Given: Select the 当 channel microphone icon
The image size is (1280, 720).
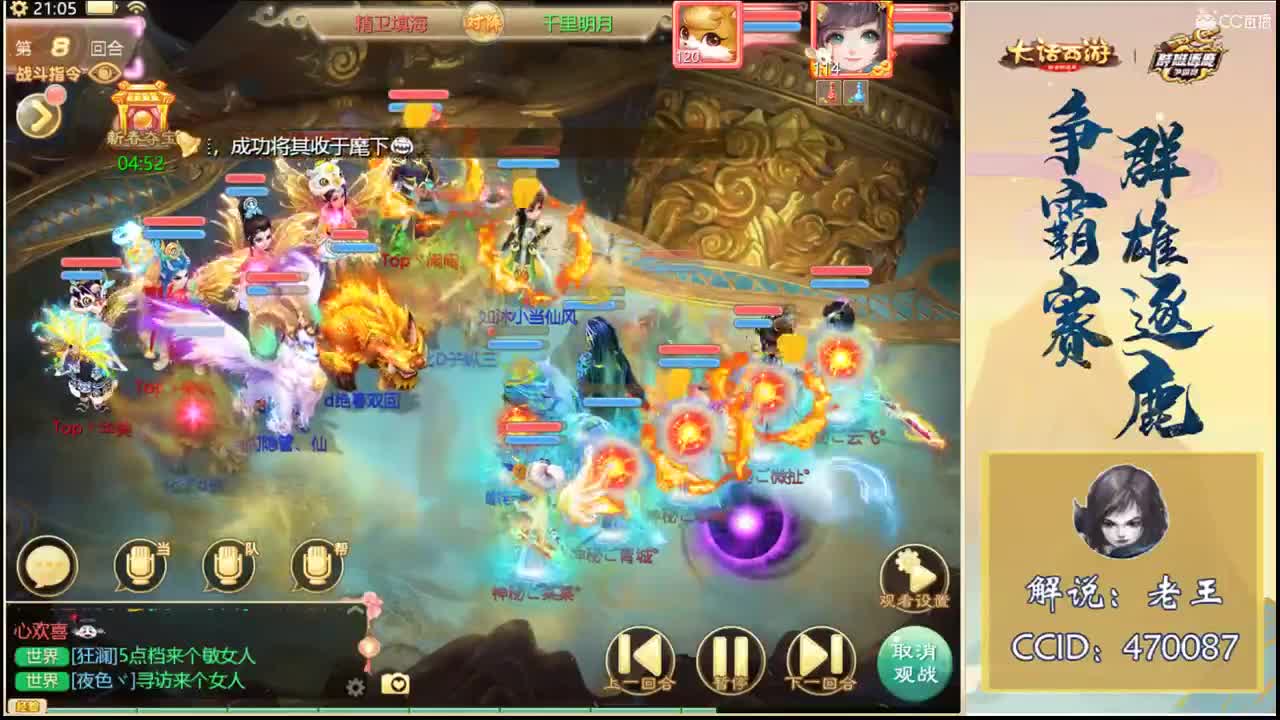Looking at the screenshot, I should pos(136,565).
